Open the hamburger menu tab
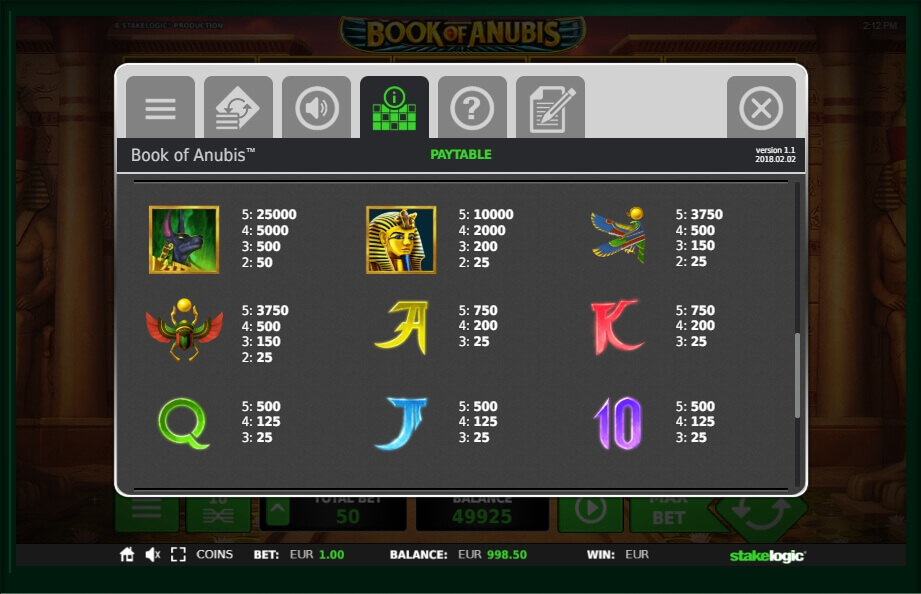This screenshot has width=921, height=594. [x=160, y=108]
